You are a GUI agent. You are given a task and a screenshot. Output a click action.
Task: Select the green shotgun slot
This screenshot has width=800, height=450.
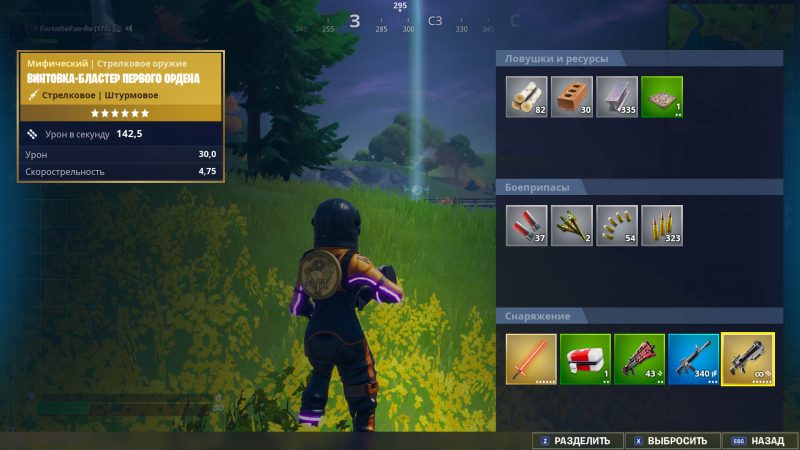pos(638,359)
